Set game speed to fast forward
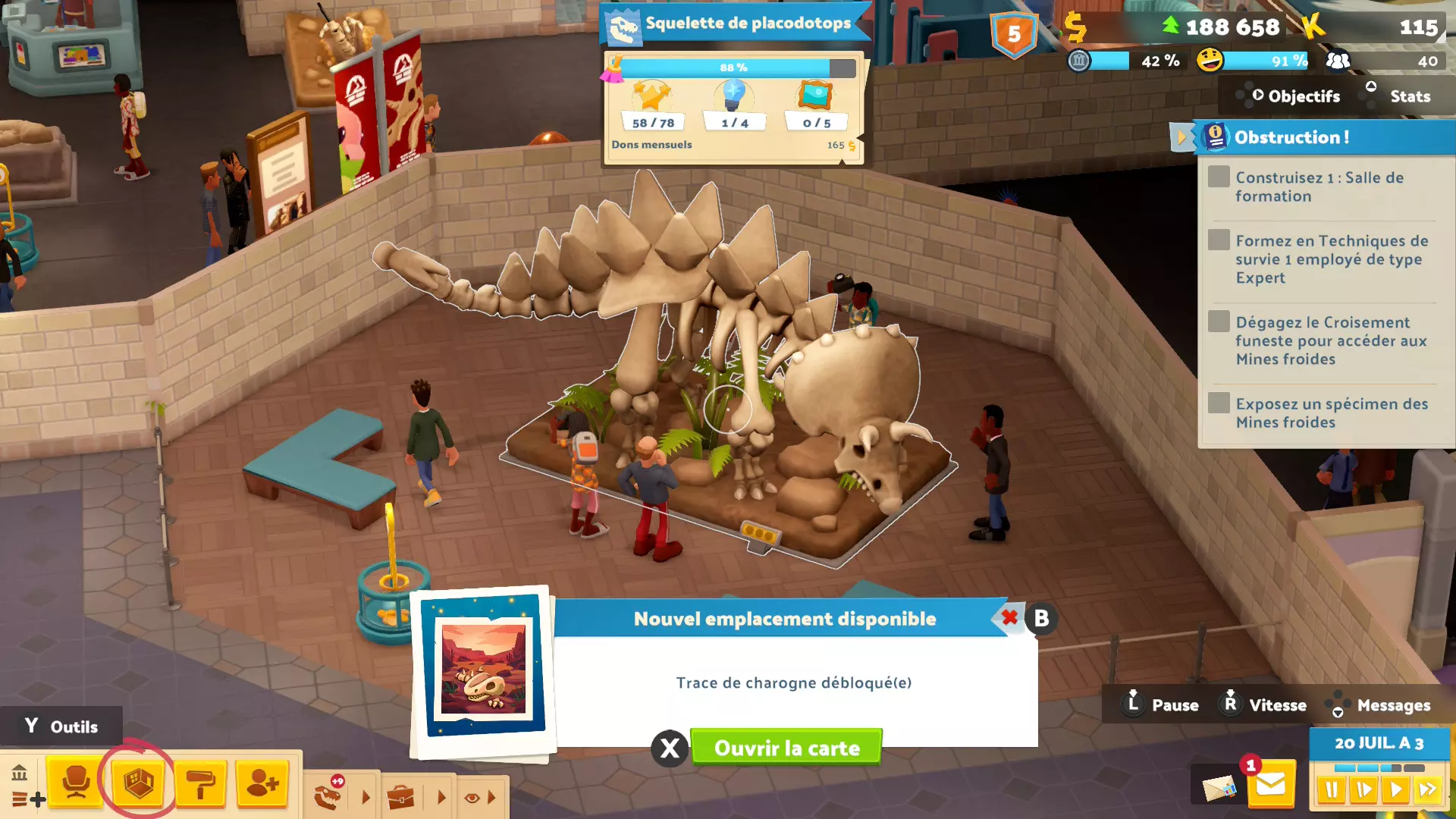The image size is (1456, 819). pos(1427,790)
